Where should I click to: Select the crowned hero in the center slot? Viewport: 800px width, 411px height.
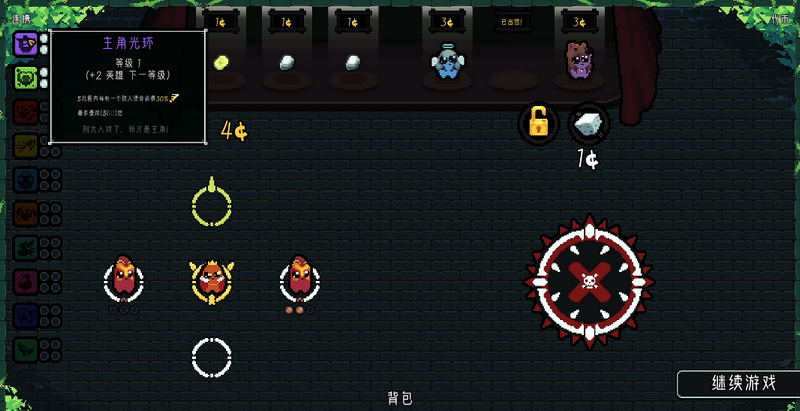click(211, 281)
